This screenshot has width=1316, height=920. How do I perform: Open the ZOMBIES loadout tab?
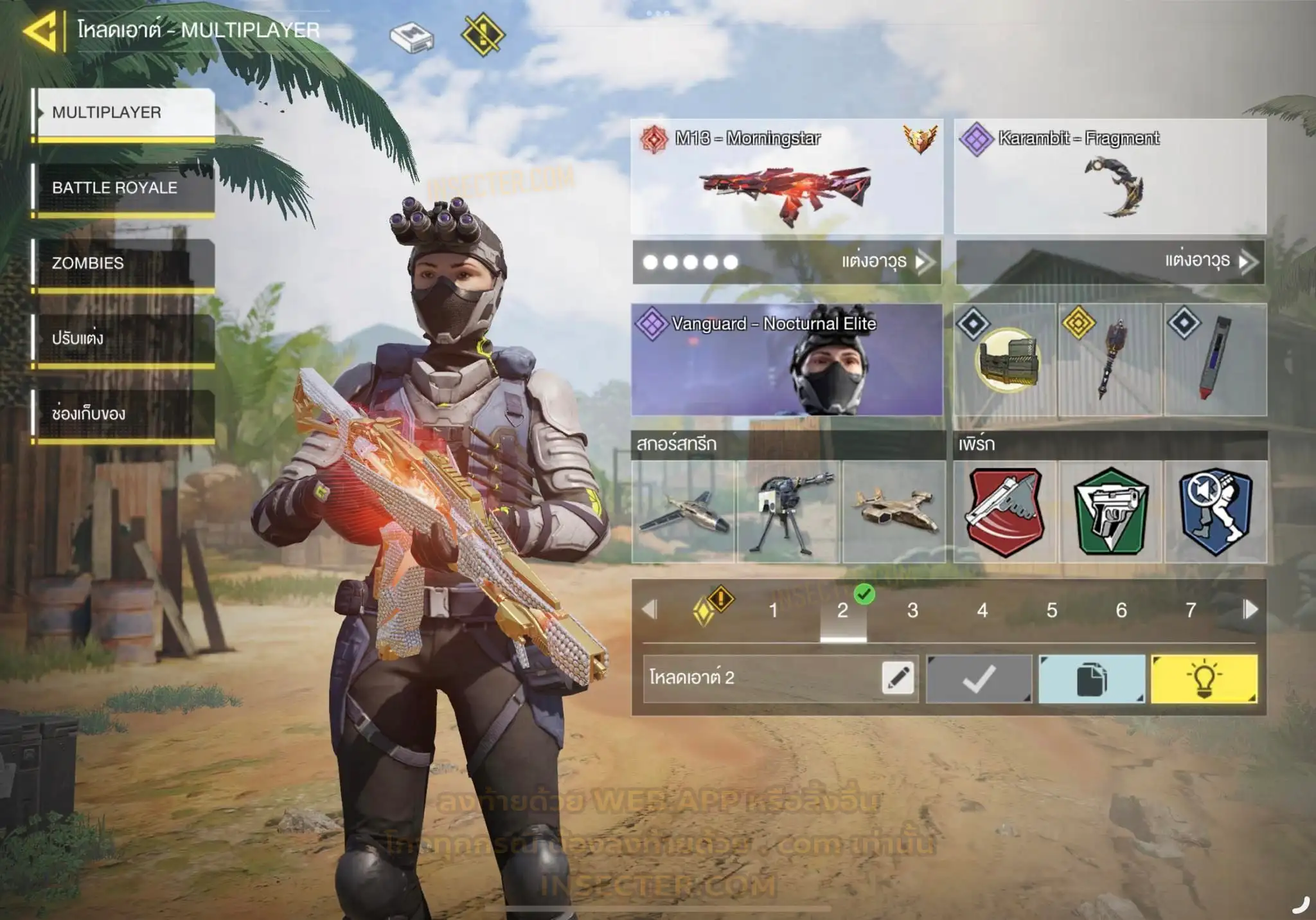click(x=125, y=263)
